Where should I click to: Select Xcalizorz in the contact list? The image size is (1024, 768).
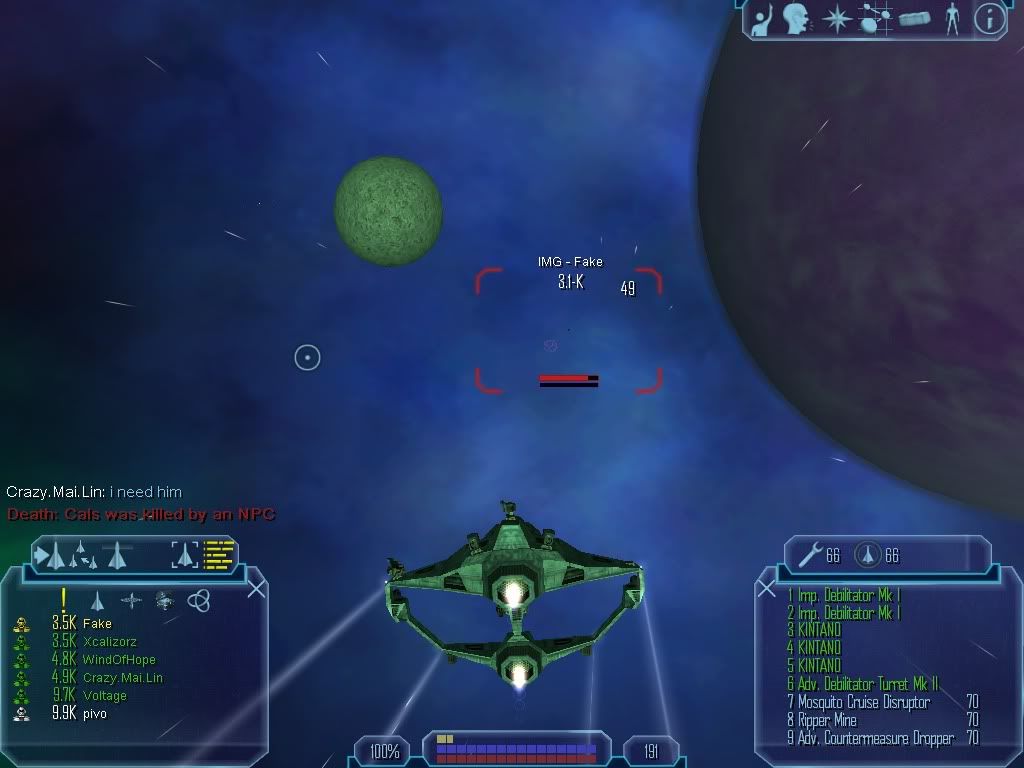(x=109, y=642)
